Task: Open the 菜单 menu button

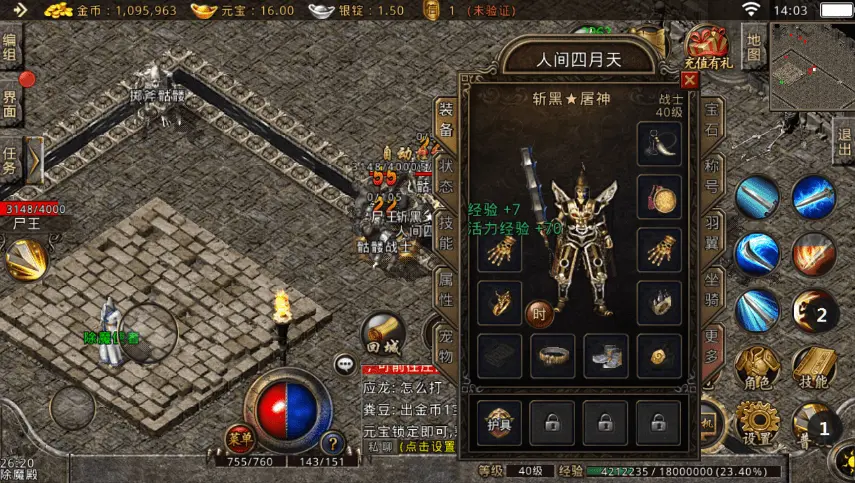Action: pos(240,437)
